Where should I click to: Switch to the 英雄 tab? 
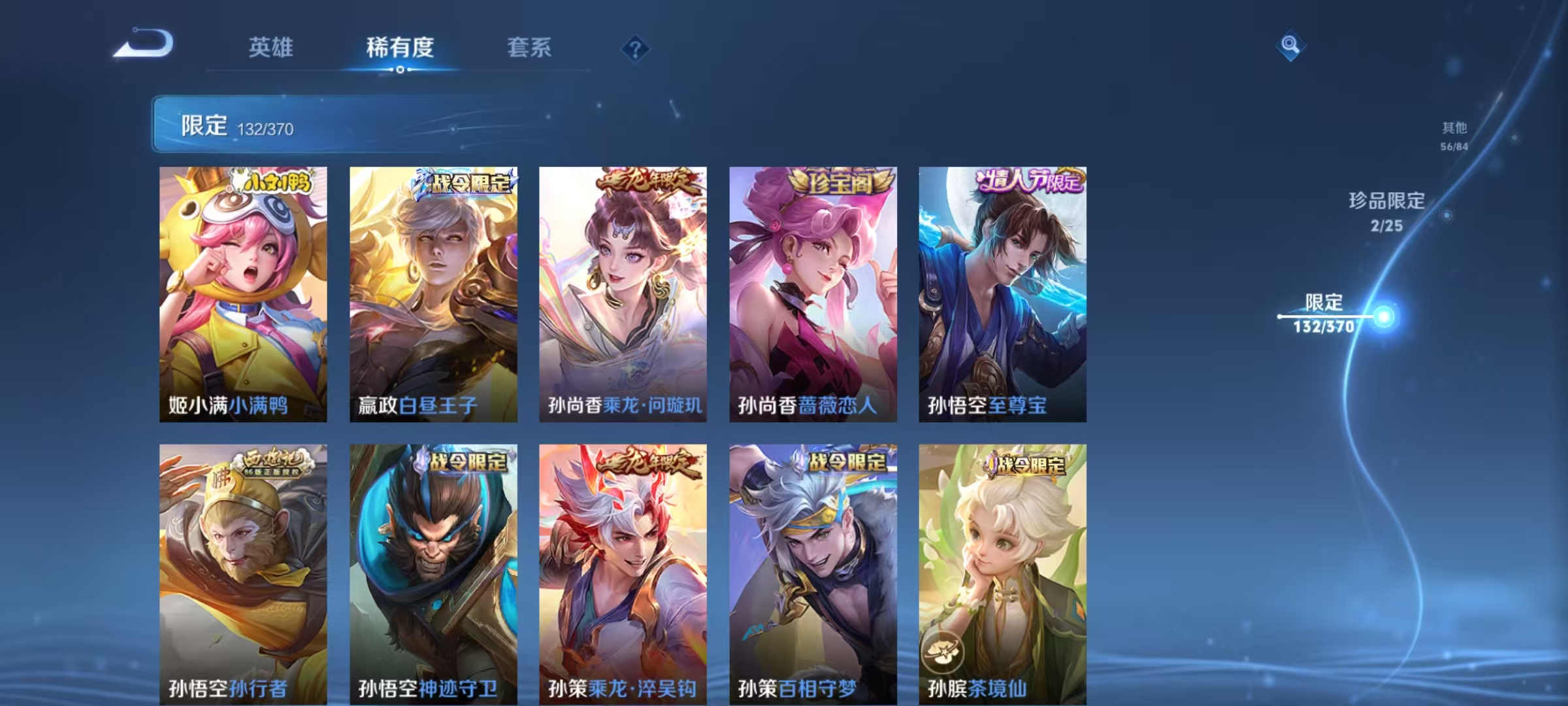[x=272, y=47]
